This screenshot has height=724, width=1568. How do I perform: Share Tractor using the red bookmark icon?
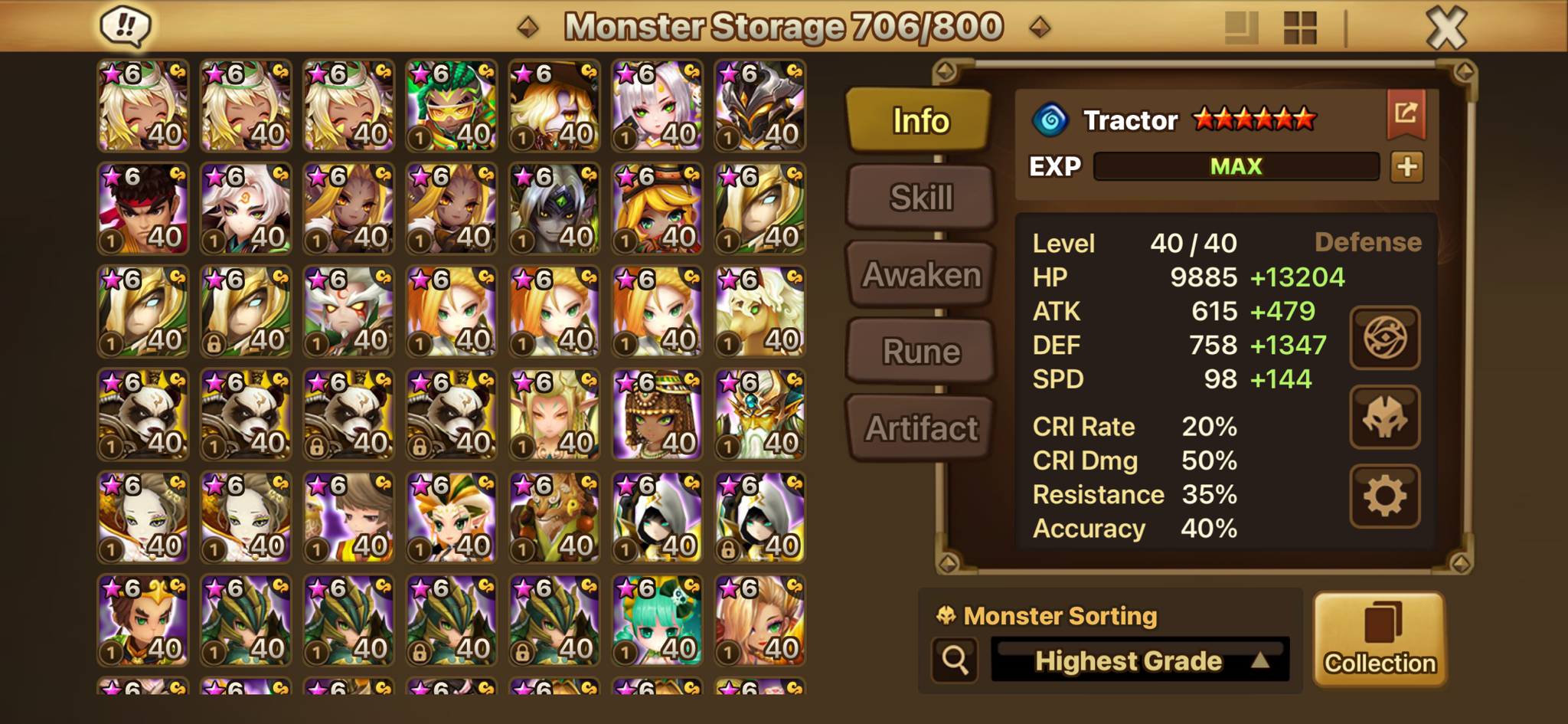(x=1406, y=114)
